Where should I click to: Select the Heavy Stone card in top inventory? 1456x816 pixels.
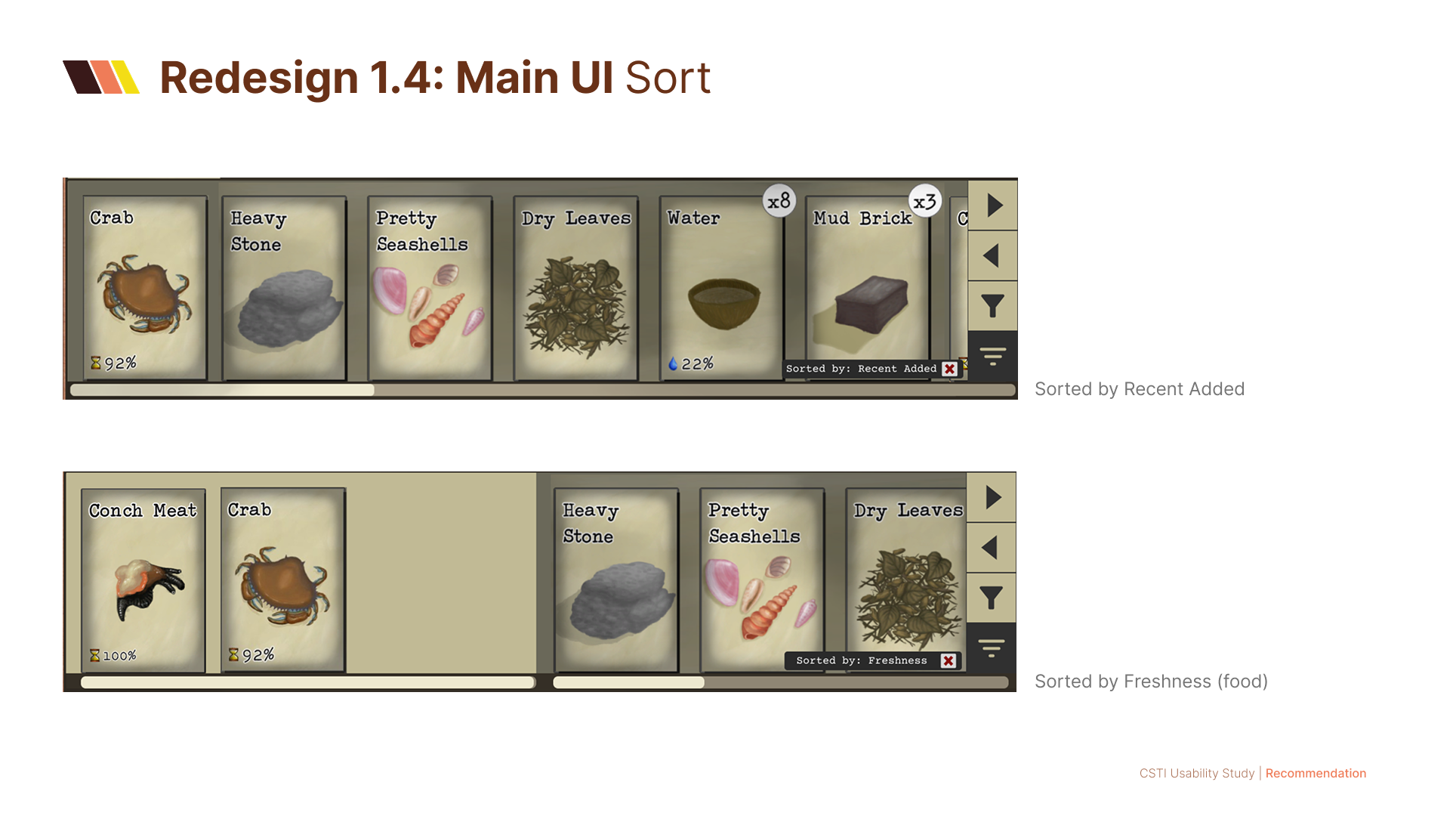click(x=285, y=287)
